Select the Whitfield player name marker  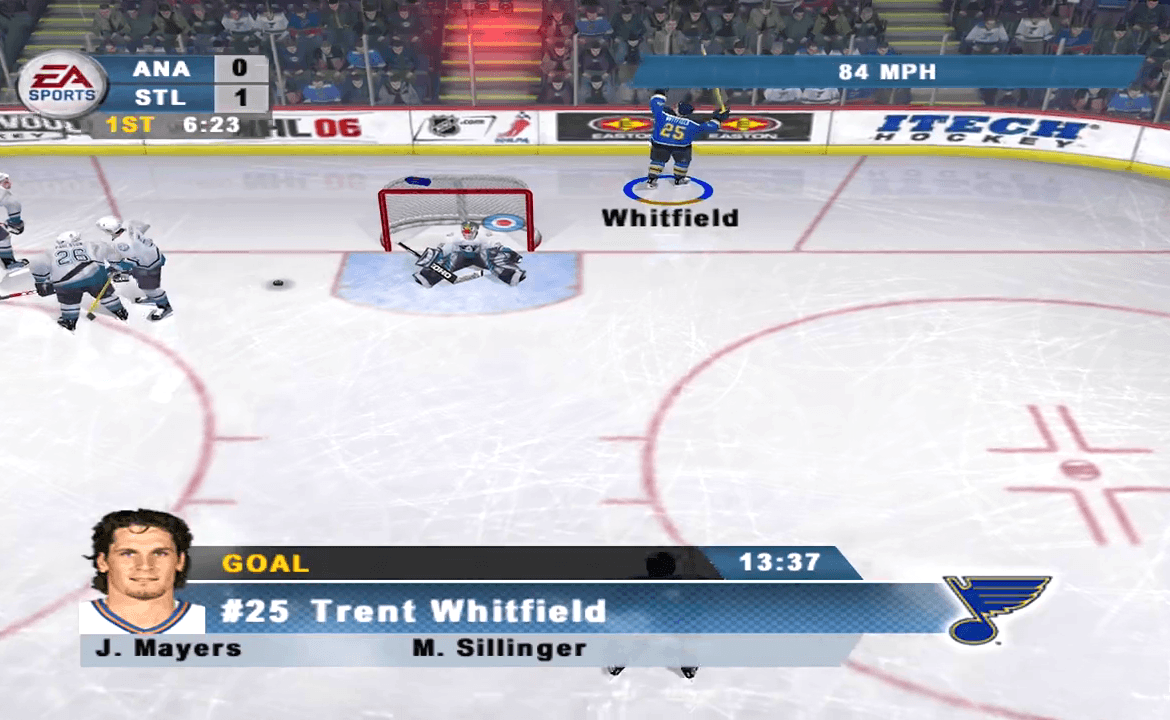point(669,217)
